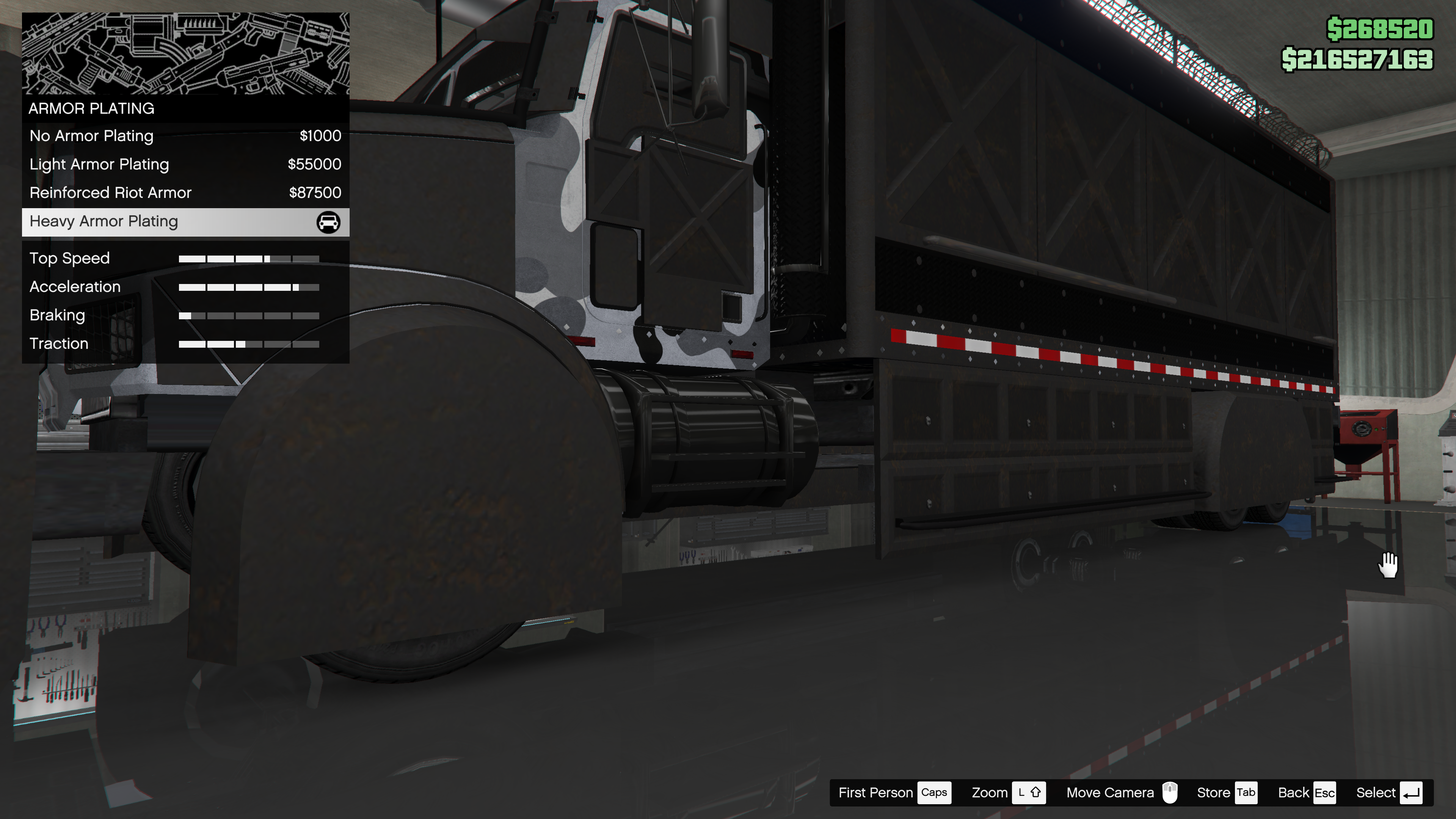Click the Top Speed stat bar
The image size is (1456, 819).
pyautogui.click(x=249, y=258)
